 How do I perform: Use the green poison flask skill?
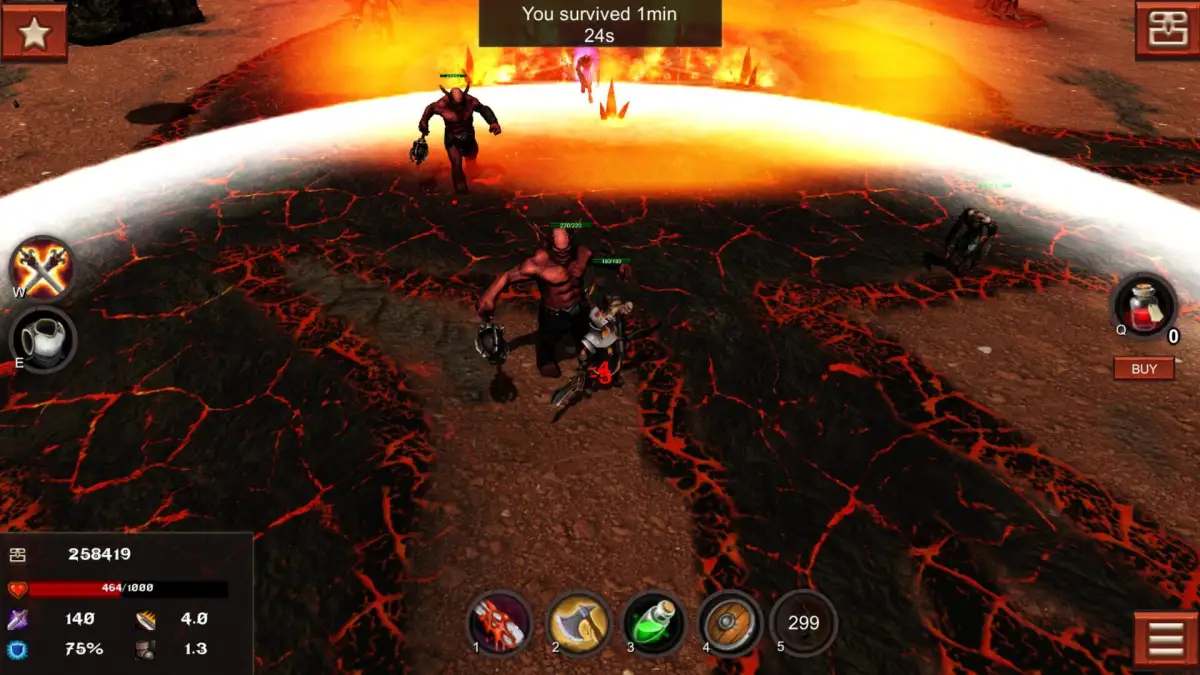click(x=655, y=623)
